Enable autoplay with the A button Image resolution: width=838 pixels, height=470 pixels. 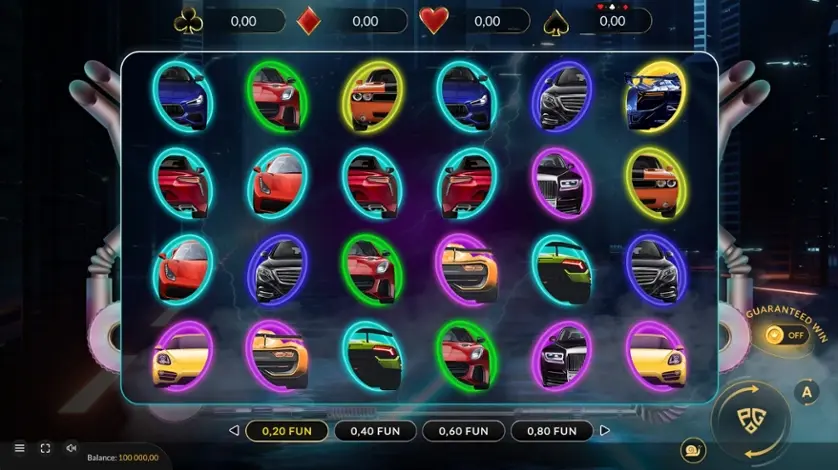click(x=806, y=392)
